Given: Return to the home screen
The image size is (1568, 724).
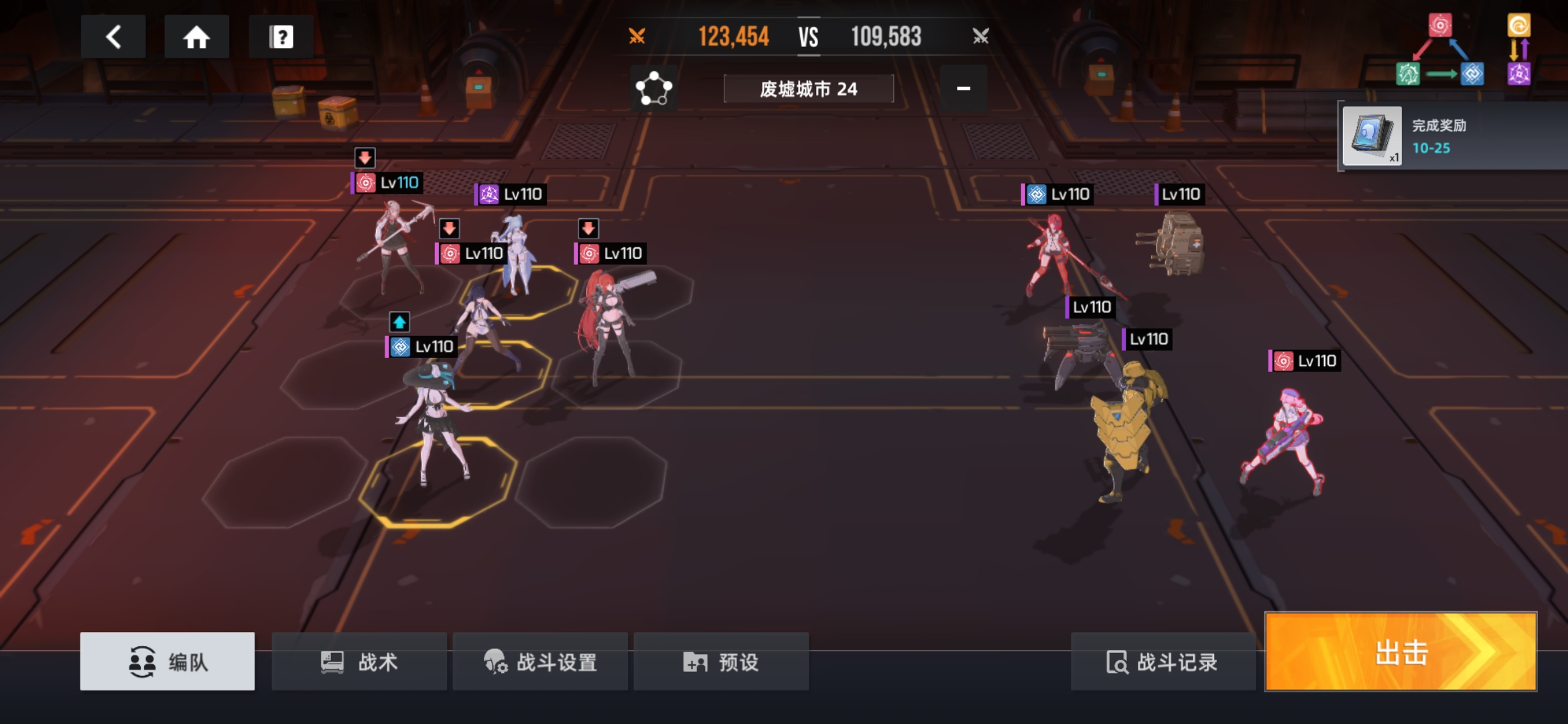Looking at the screenshot, I should 196,37.
